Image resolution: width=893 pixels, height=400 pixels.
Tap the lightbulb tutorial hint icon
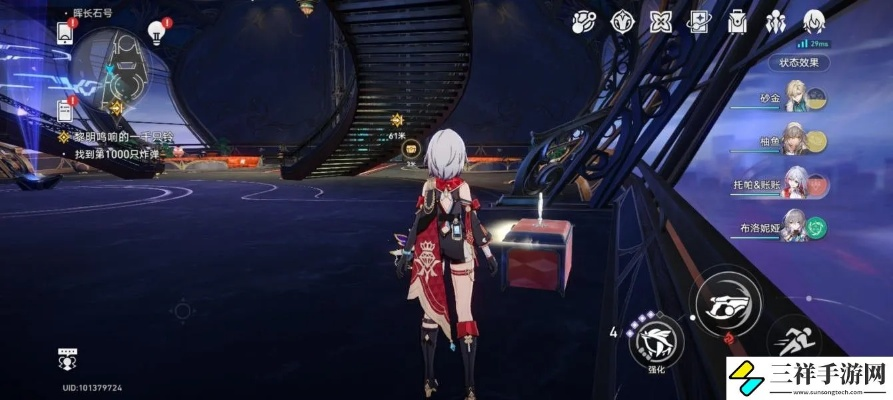click(x=156, y=33)
